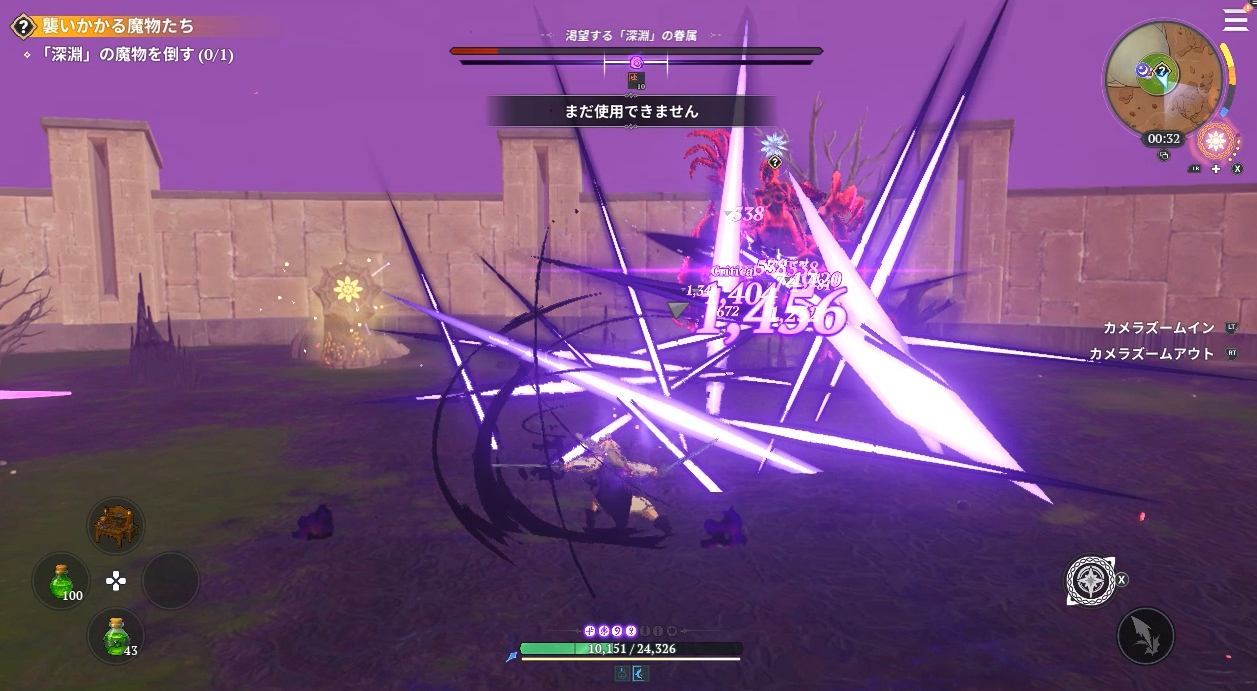Use the green potion with count 43
Screen dimensions: 1257x691
point(116,635)
